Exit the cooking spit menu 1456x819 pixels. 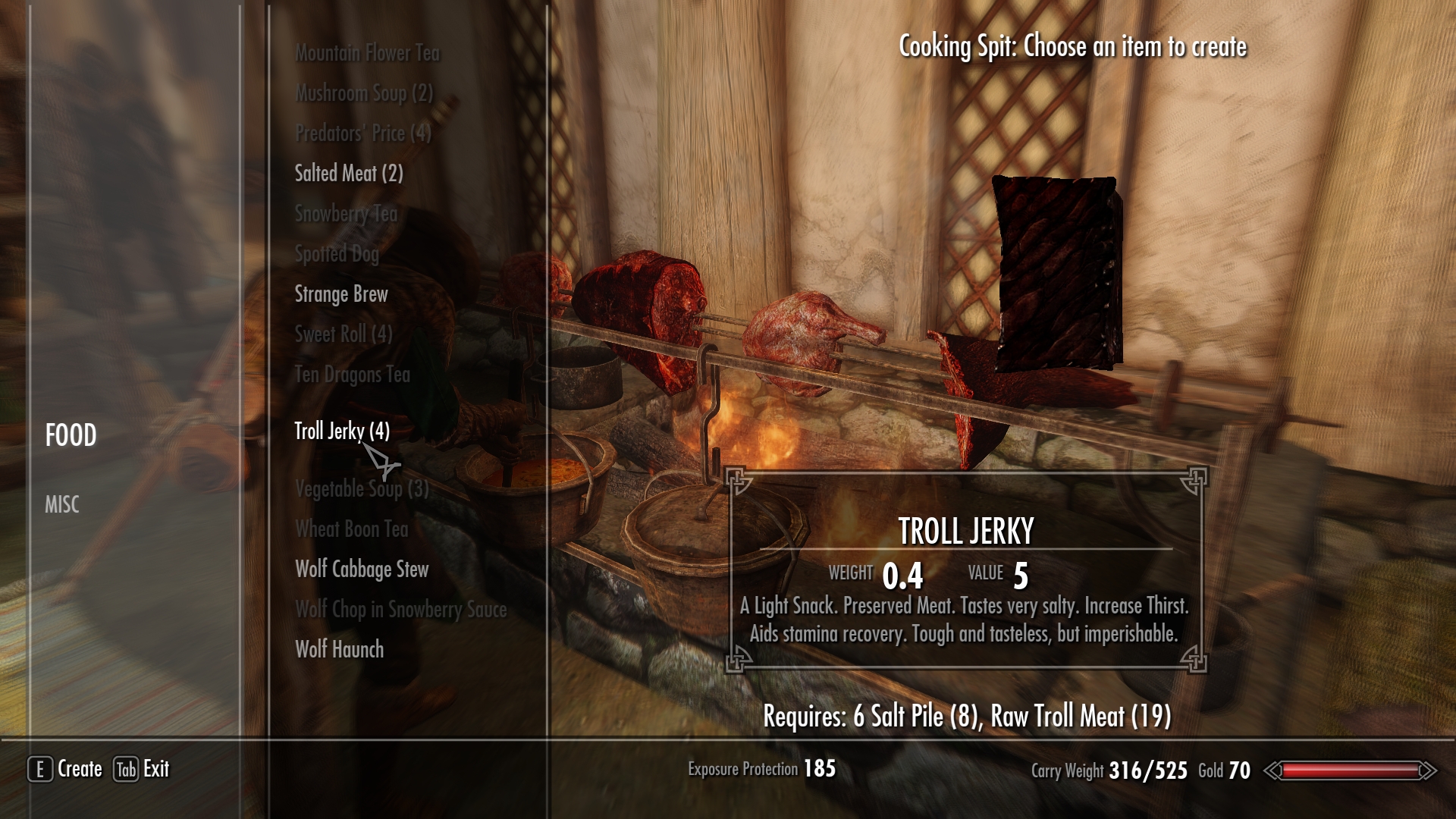click(x=142, y=769)
